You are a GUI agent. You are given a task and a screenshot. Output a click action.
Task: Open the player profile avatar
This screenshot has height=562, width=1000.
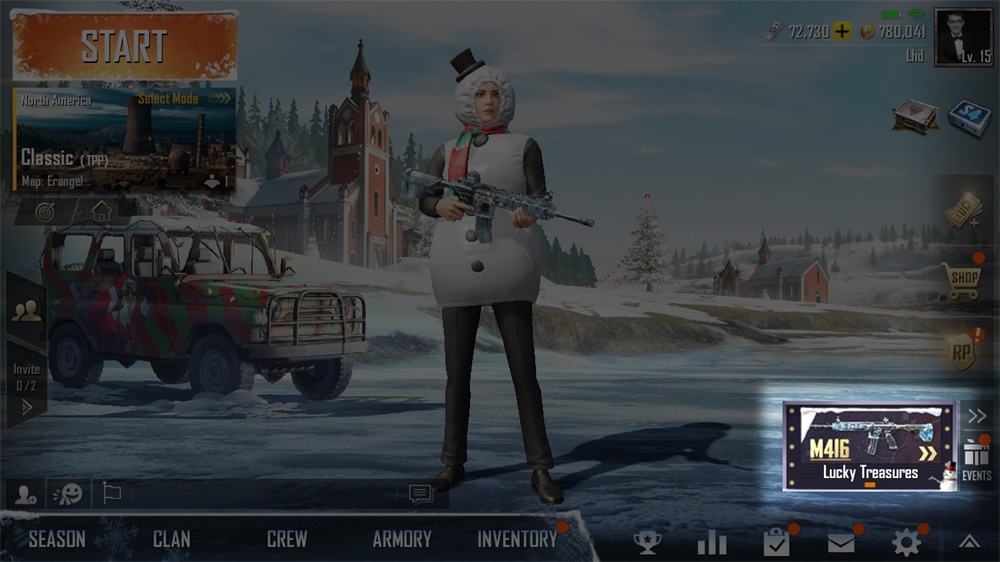pyautogui.click(x=963, y=37)
